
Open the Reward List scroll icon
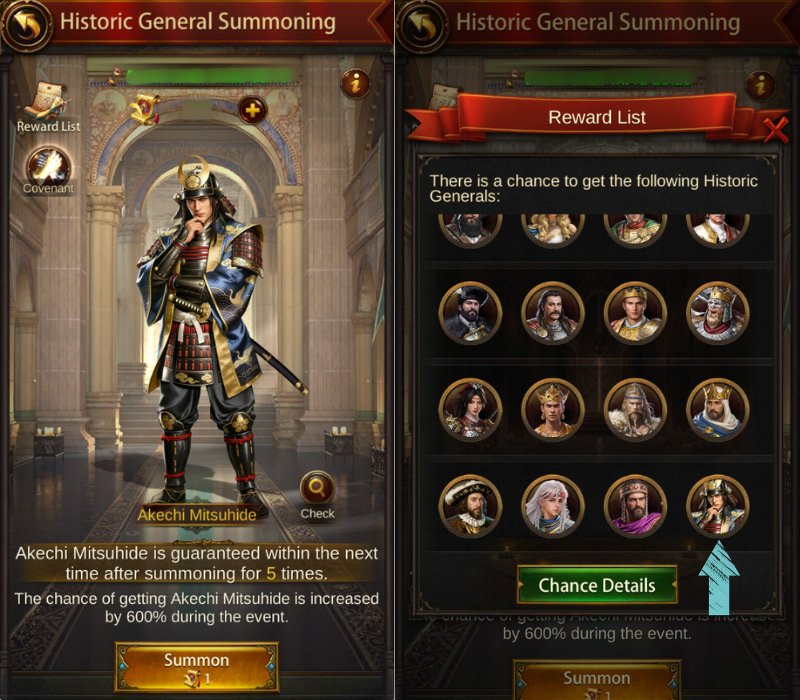coord(47,101)
